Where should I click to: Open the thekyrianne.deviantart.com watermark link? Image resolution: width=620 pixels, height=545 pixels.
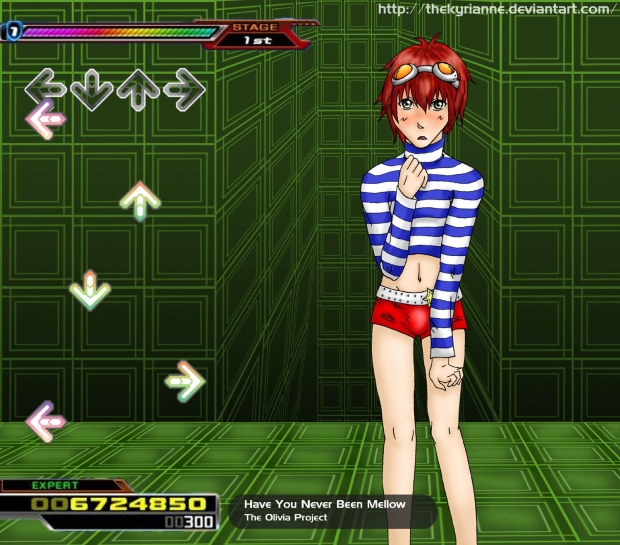(494, 10)
